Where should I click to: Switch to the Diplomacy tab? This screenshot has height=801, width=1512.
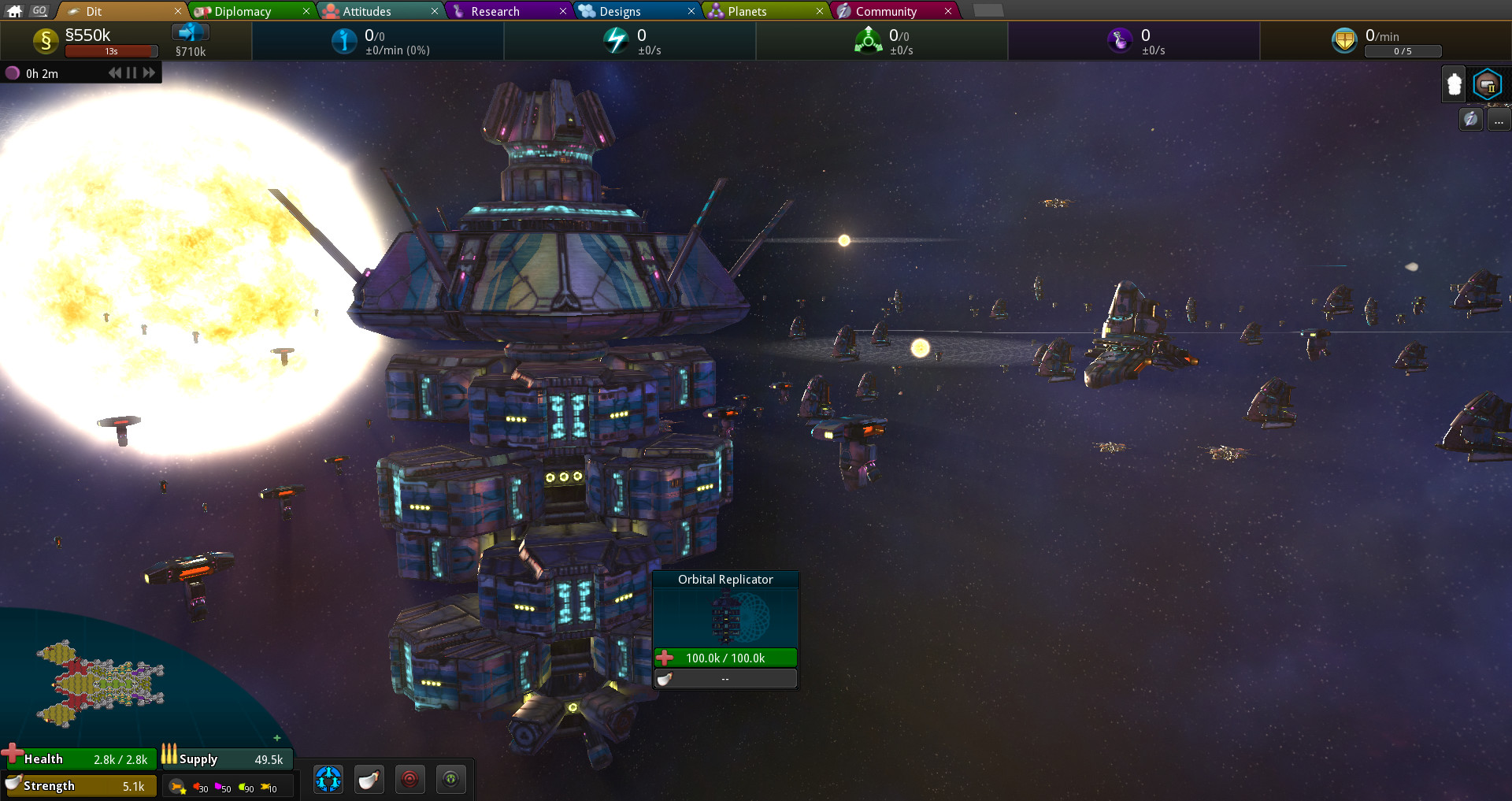pos(242,11)
